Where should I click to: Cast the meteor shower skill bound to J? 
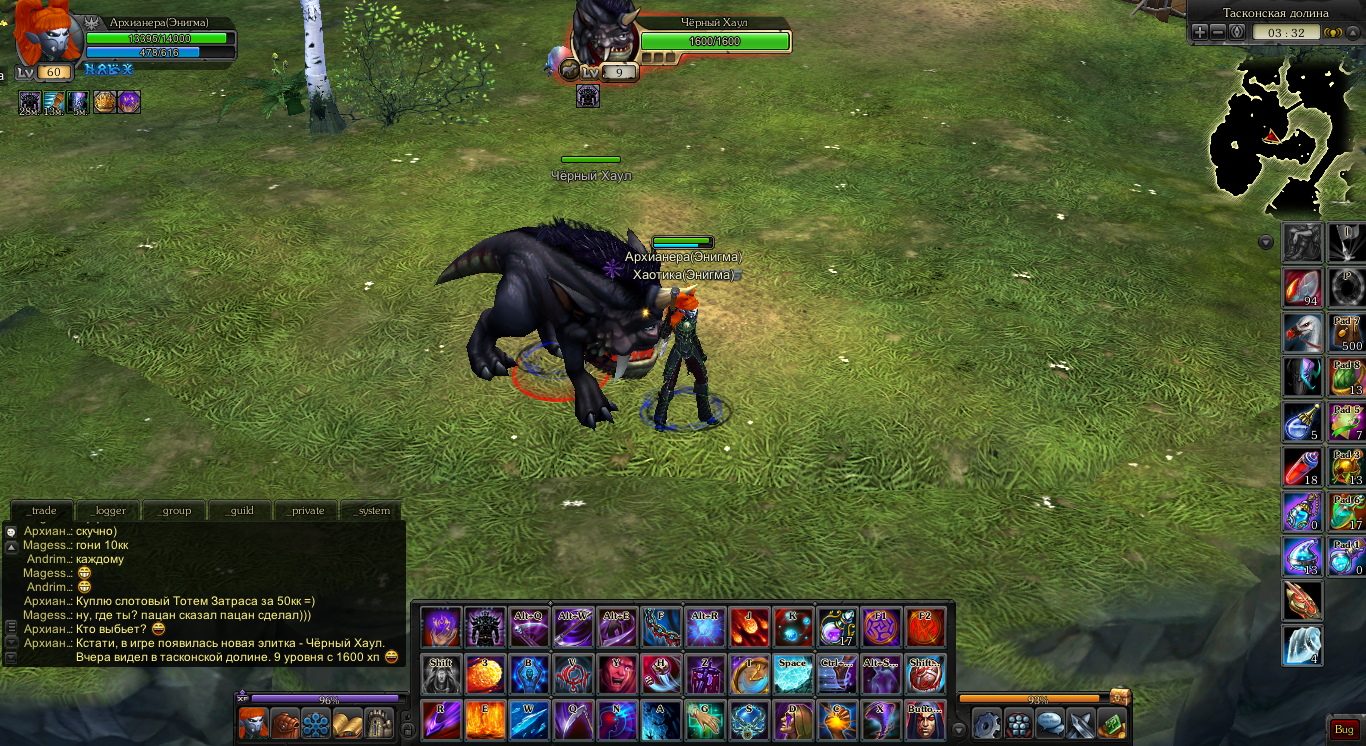pos(749,628)
